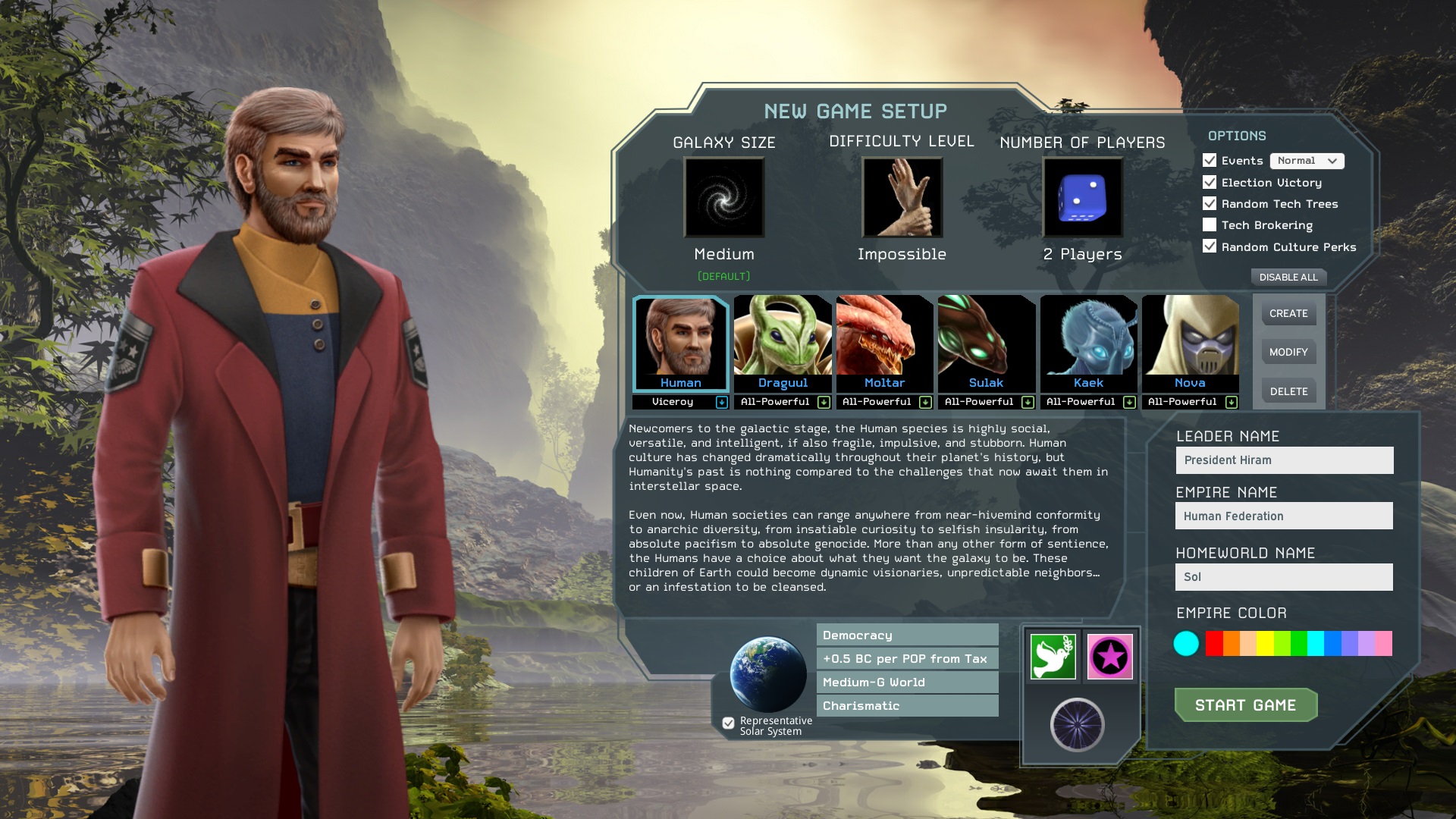1456x819 pixels.
Task: Select the Nova race portrait
Action: 1190,343
